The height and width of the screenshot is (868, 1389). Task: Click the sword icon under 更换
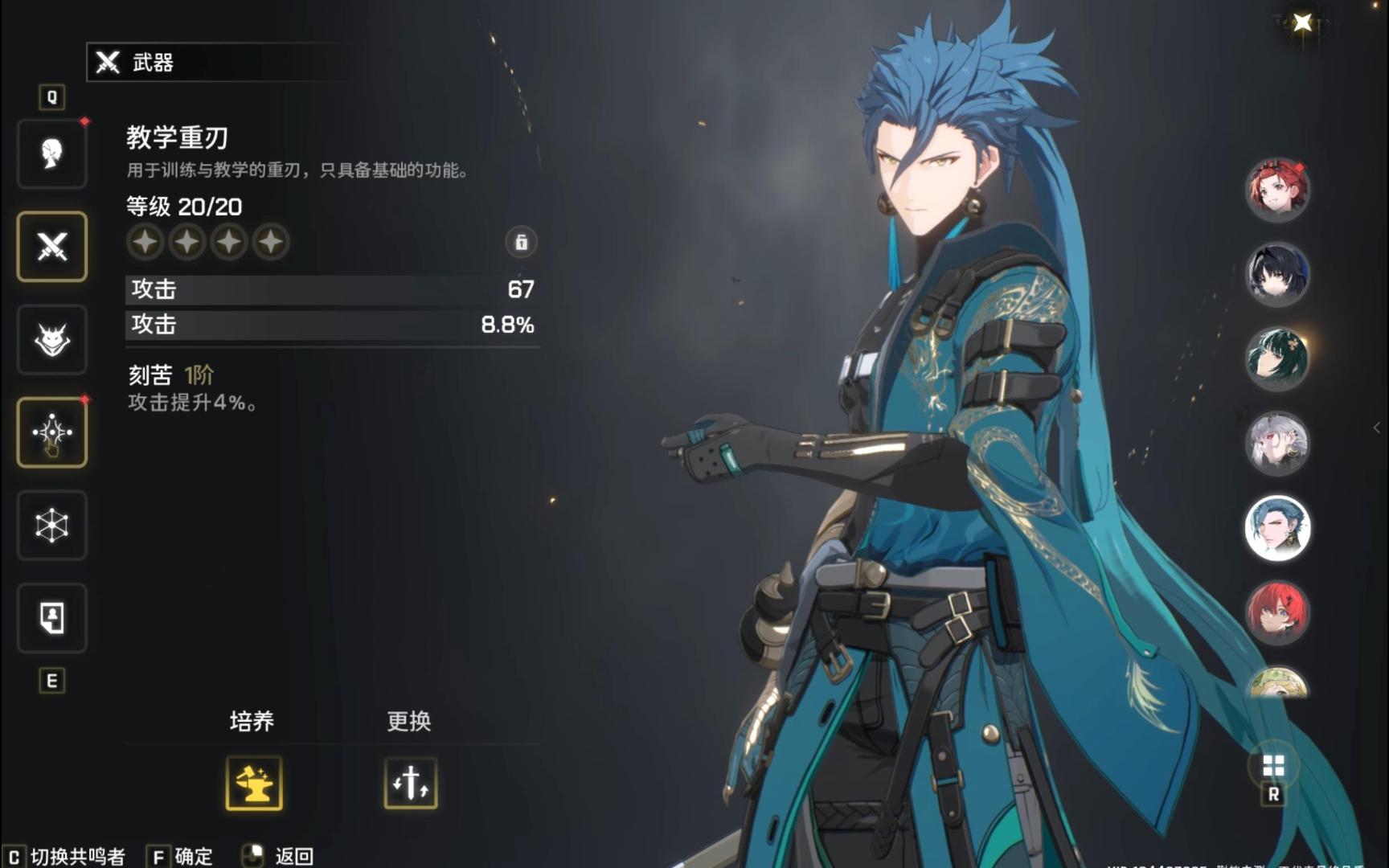coord(411,786)
